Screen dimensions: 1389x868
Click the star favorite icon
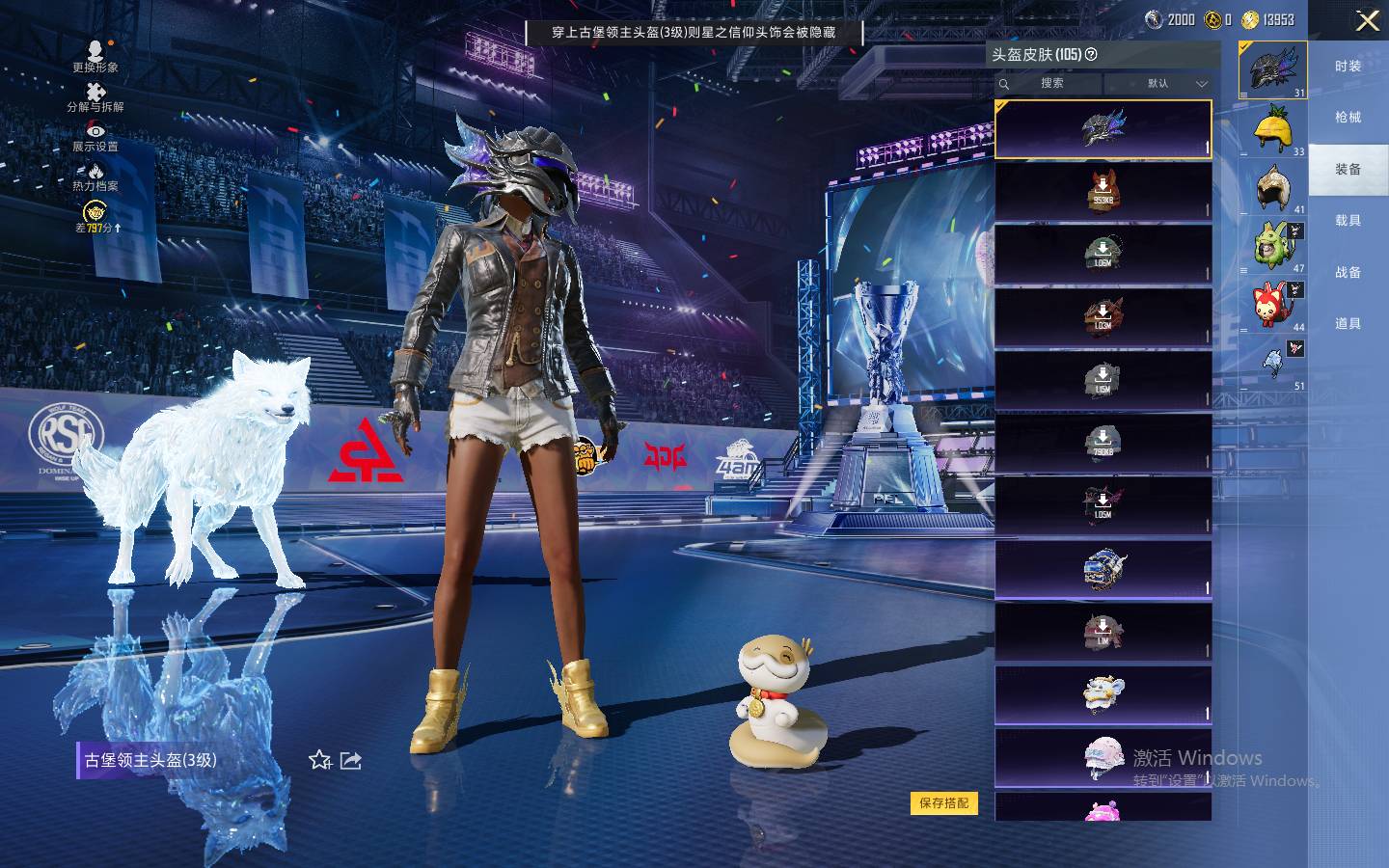point(320,761)
